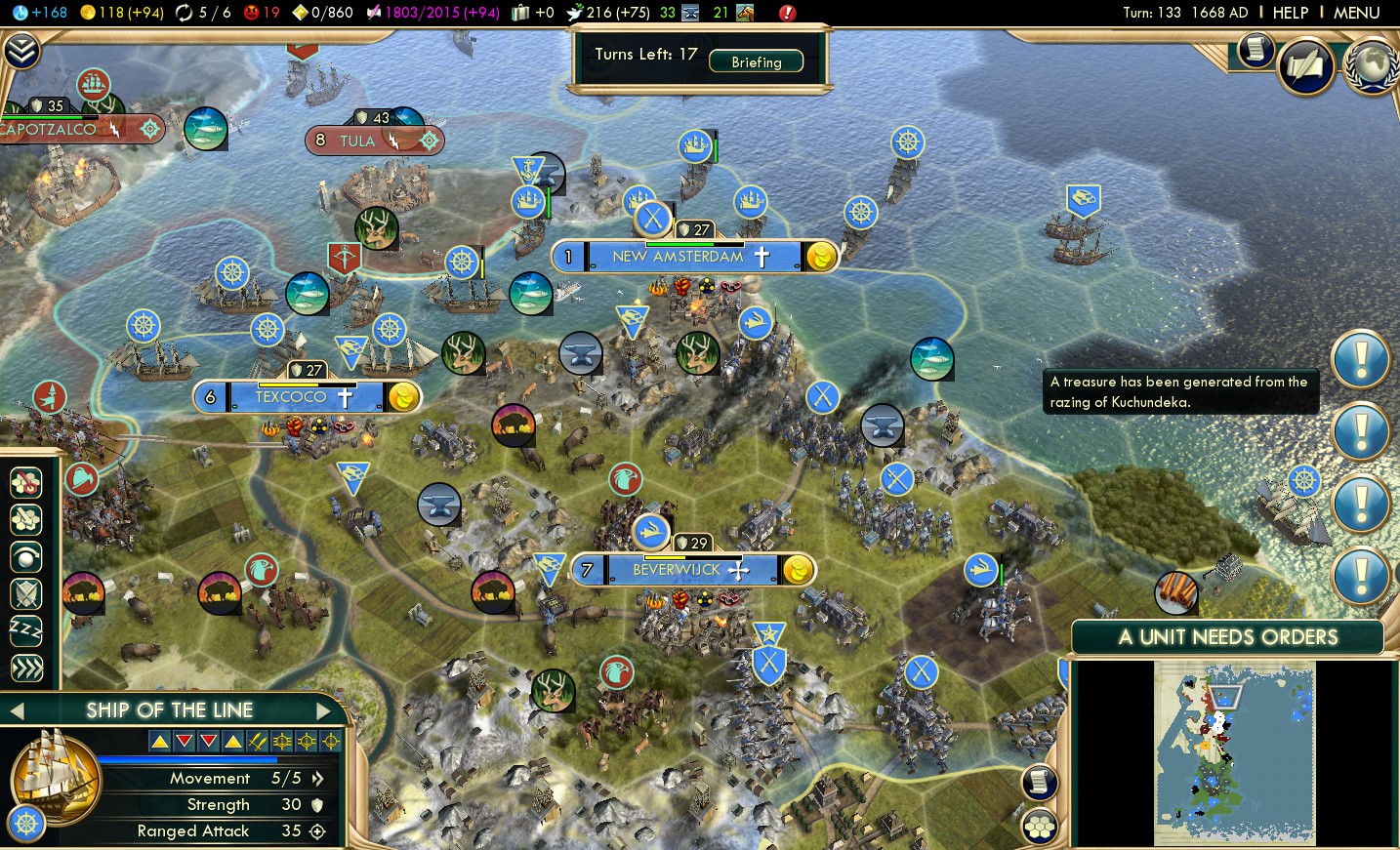Select the Beverwijck city banner

point(677,570)
